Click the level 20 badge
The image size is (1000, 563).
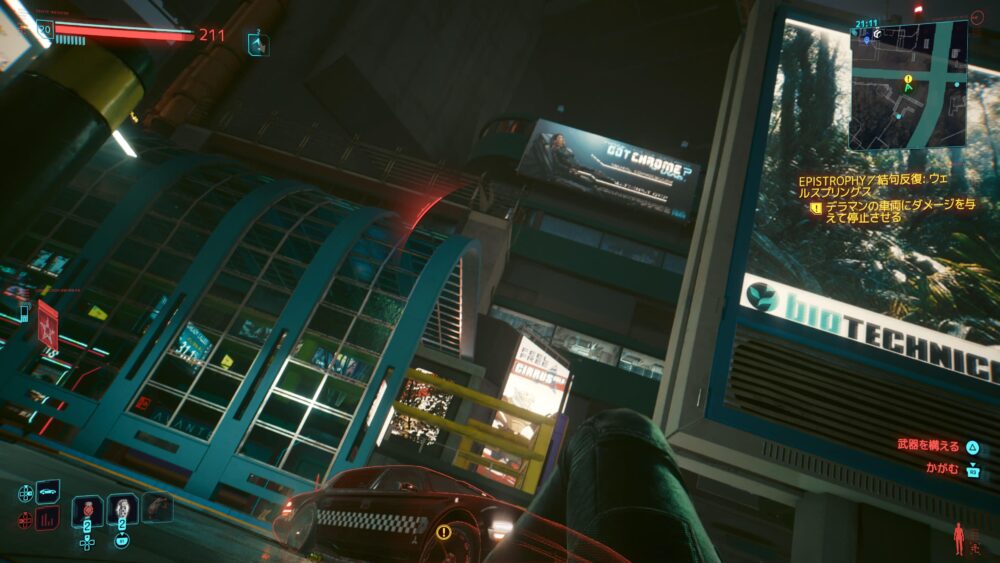(44, 29)
